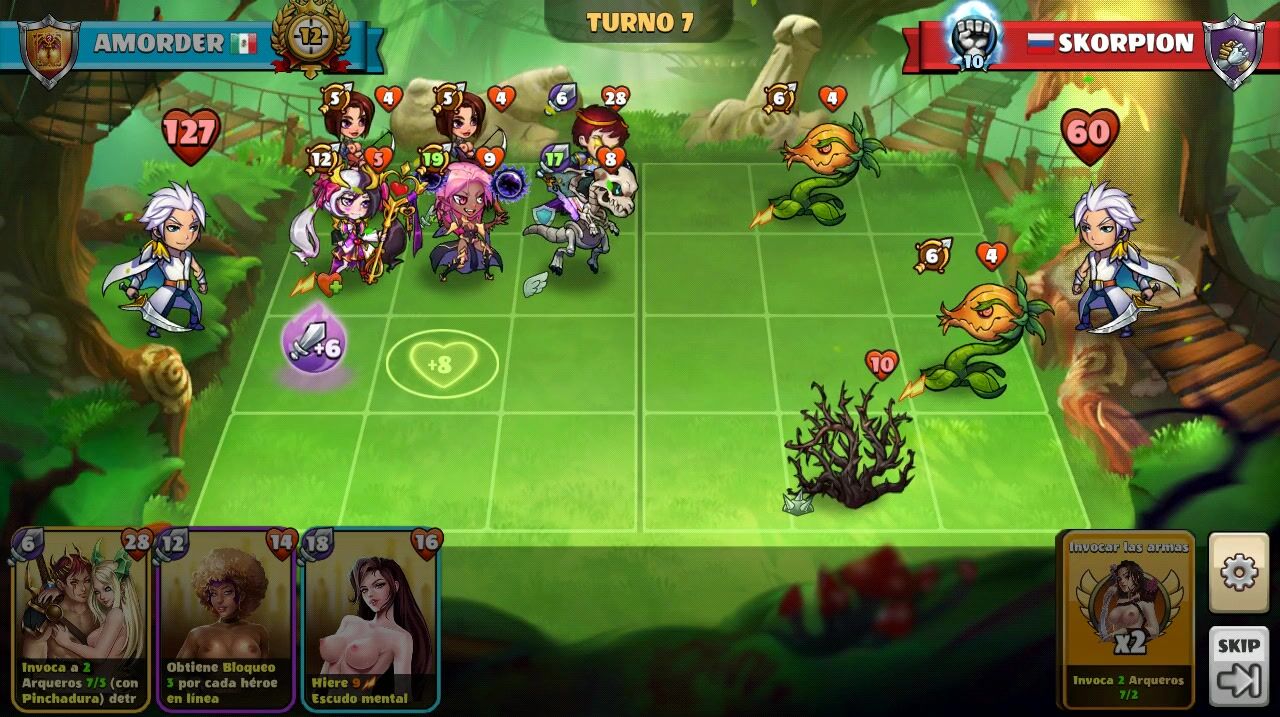This screenshot has width=1280, height=717.
Task: Choose the Obtiene Bloqueo card
Action: 226,619
